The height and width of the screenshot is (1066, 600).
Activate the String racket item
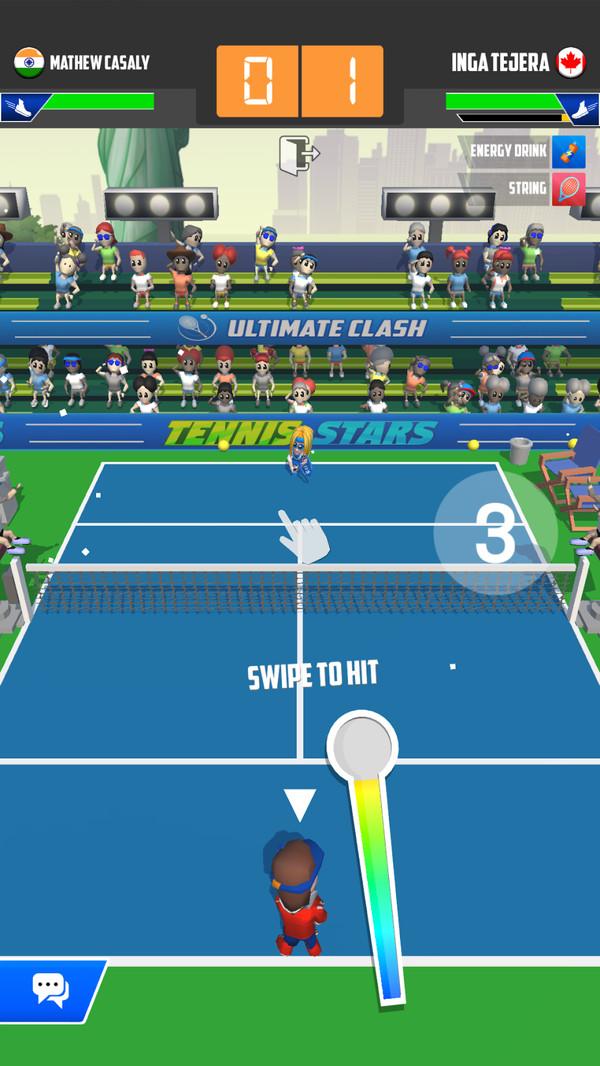pyautogui.click(x=568, y=188)
